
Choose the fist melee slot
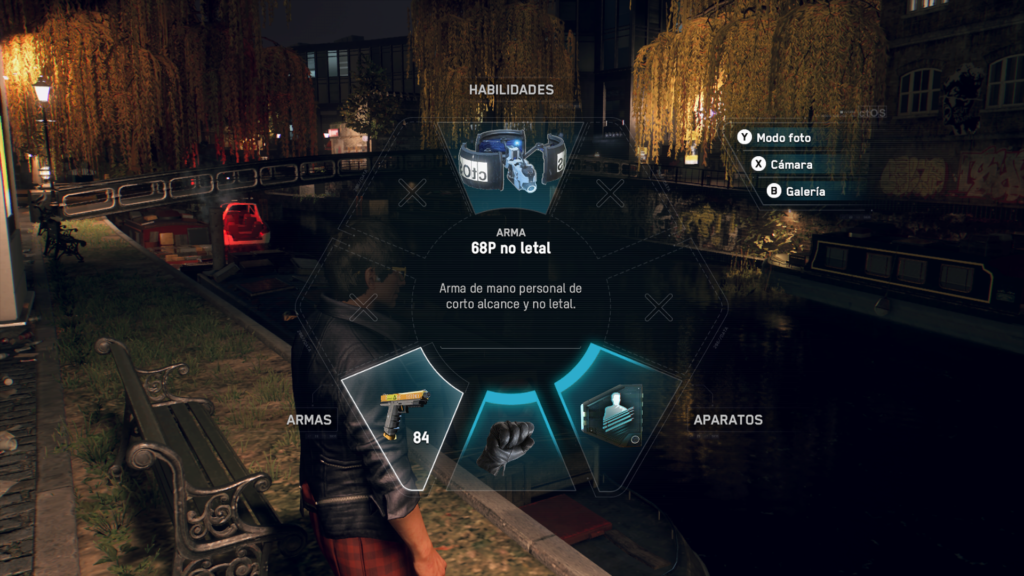pyautogui.click(x=509, y=444)
